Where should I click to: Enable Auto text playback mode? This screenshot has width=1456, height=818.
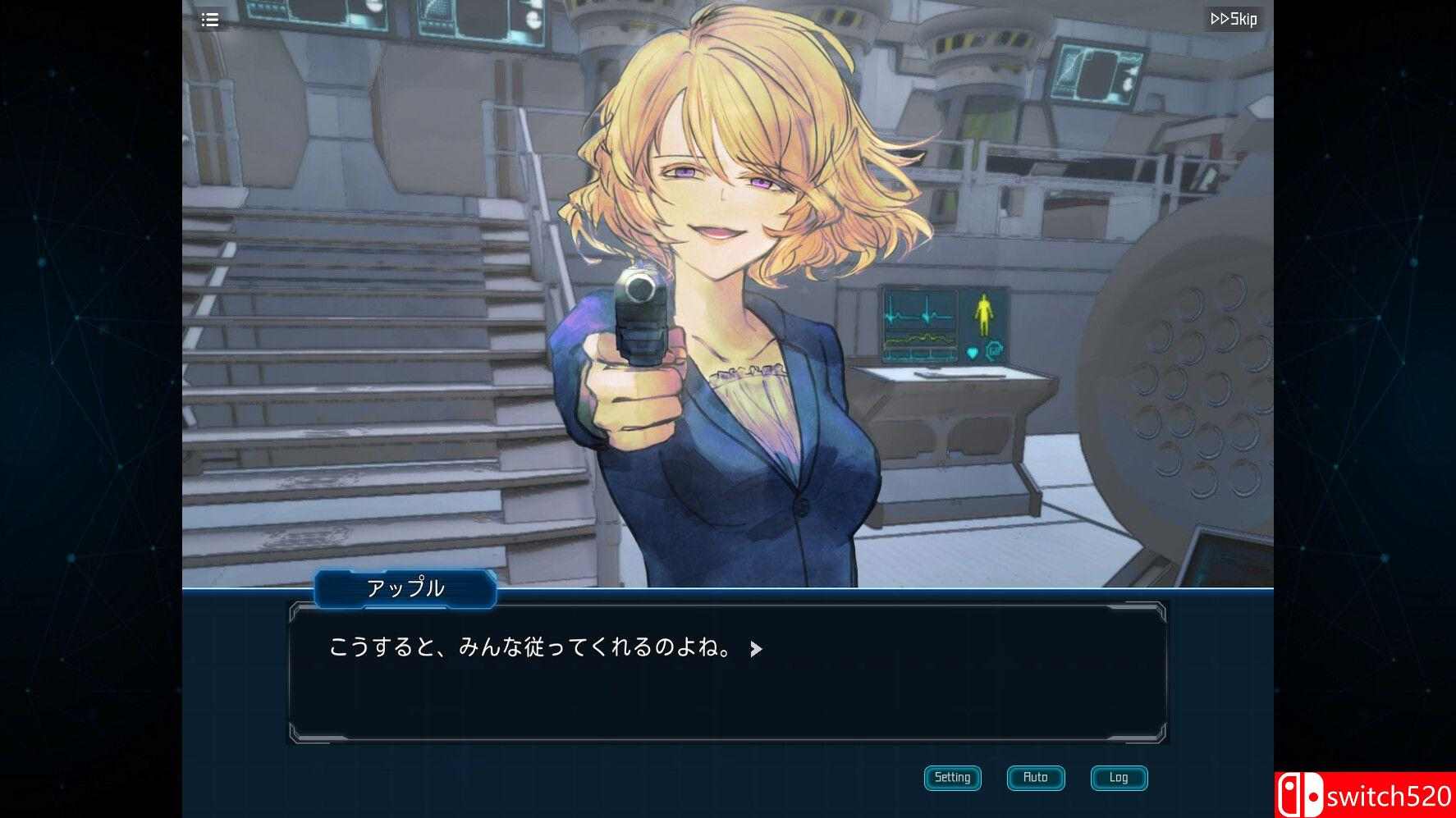point(1035,778)
